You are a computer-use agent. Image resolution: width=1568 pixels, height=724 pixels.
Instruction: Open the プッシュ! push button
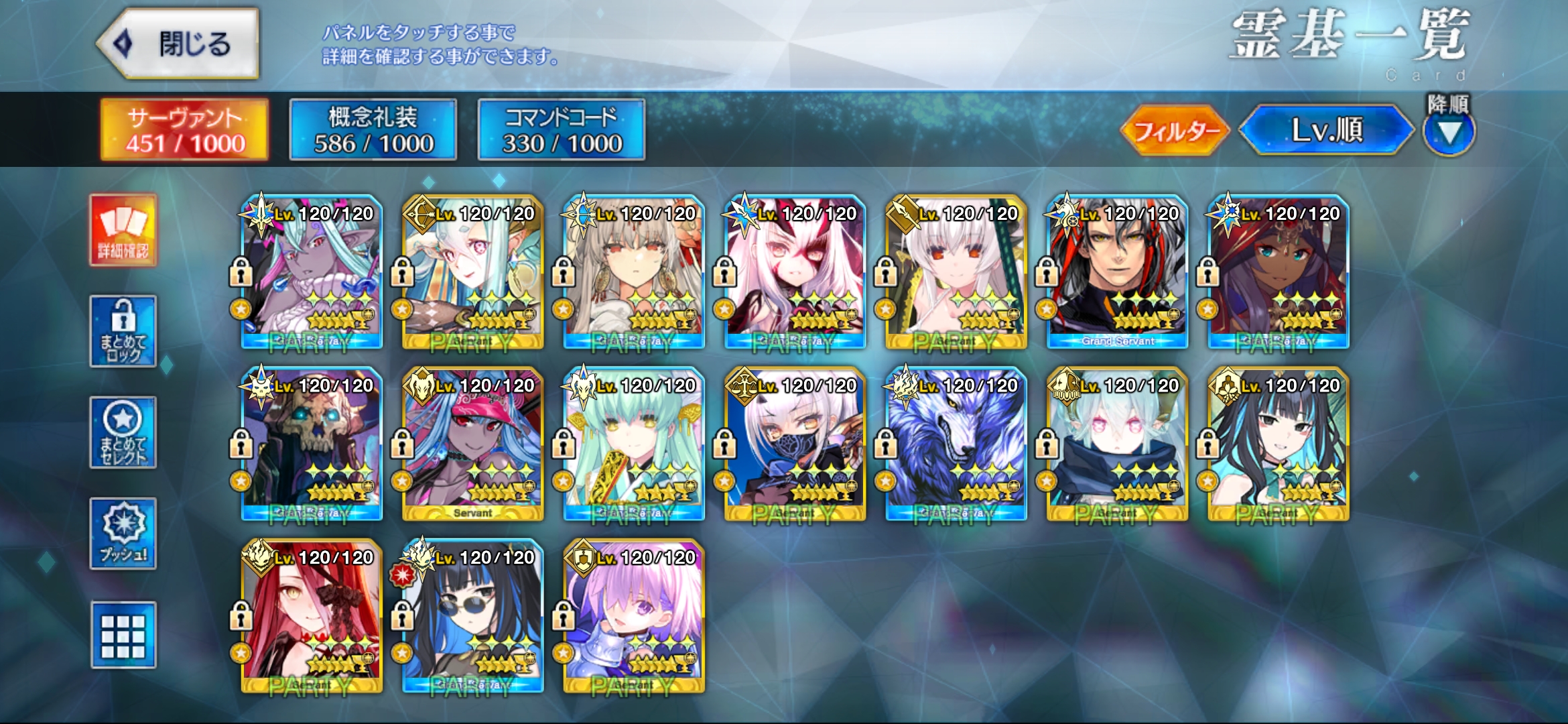click(x=123, y=534)
